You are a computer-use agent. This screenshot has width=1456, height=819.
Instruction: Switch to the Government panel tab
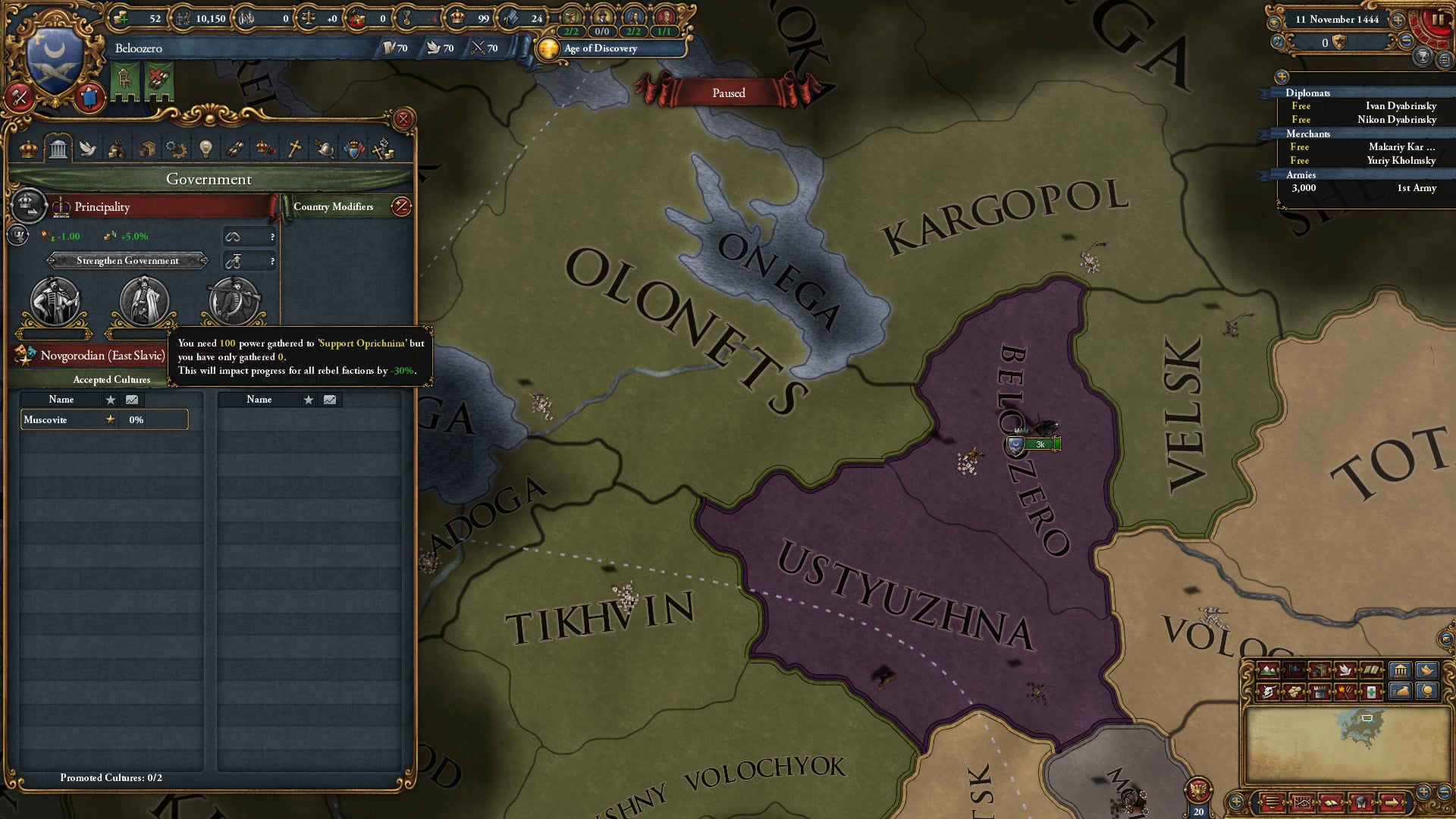point(59,149)
